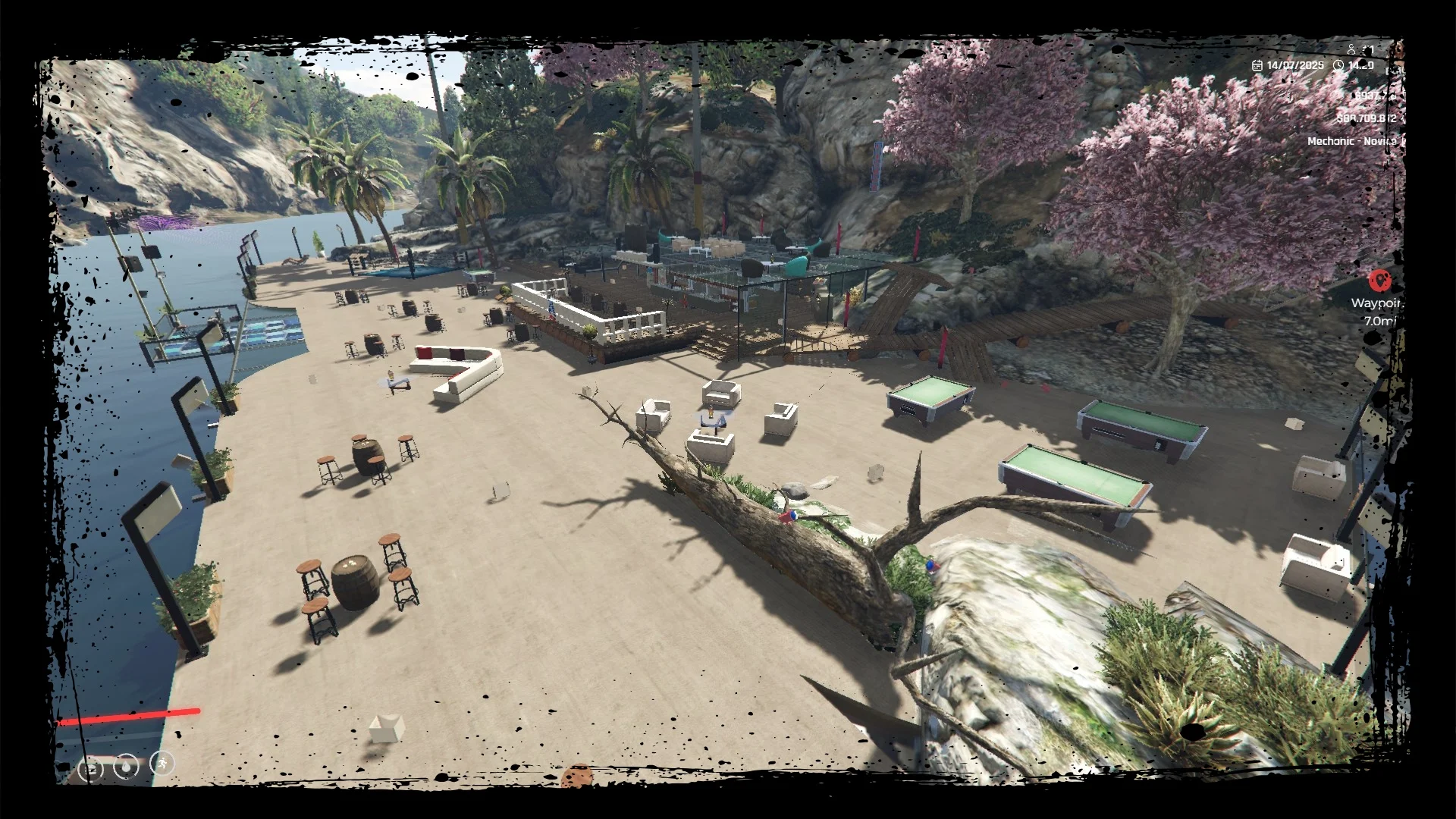The height and width of the screenshot is (819, 1456).
Task: Click the Mechanic - Novice job label
Action: click(x=1353, y=141)
